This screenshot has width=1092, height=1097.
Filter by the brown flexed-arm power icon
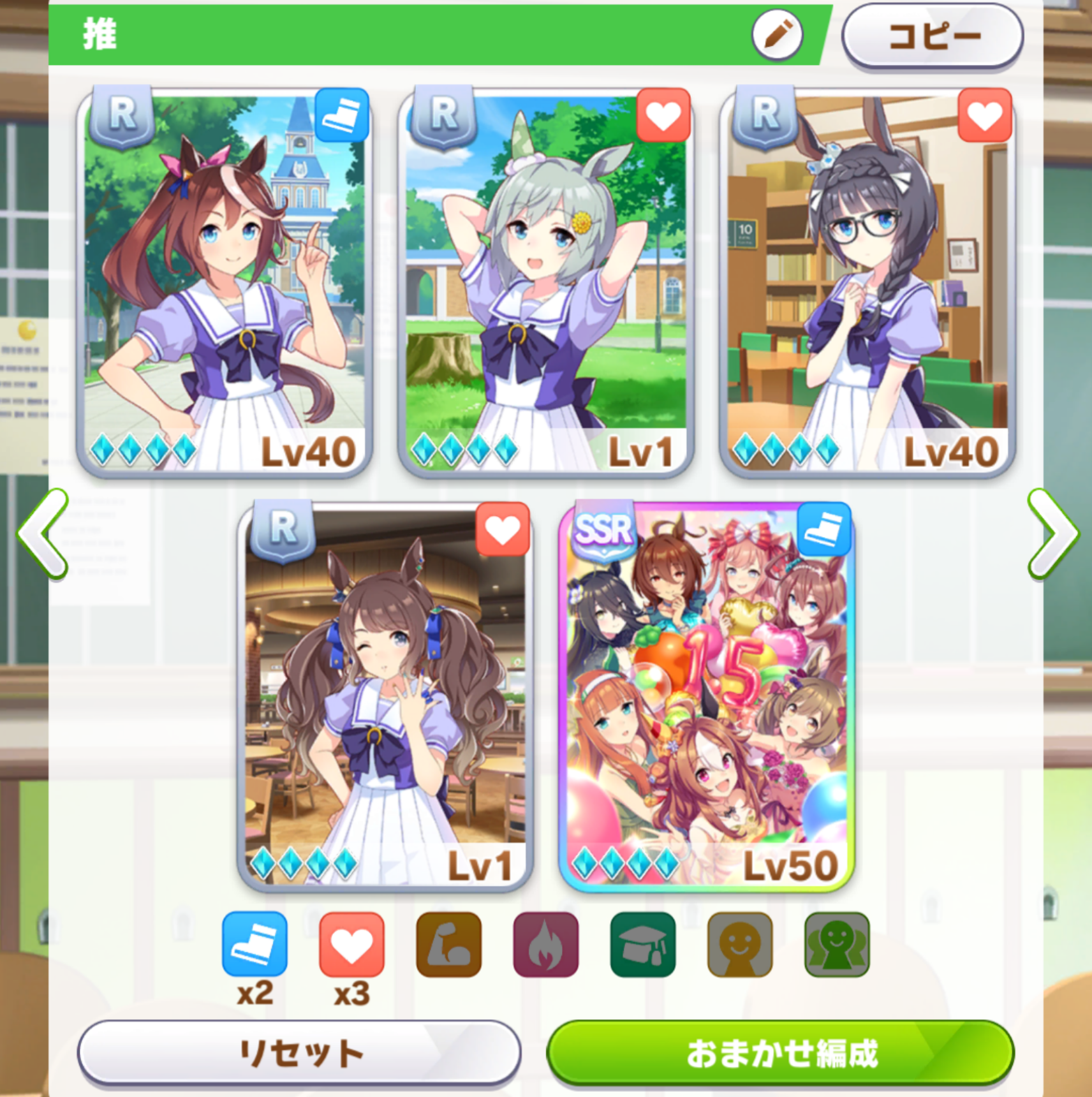coord(448,944)
